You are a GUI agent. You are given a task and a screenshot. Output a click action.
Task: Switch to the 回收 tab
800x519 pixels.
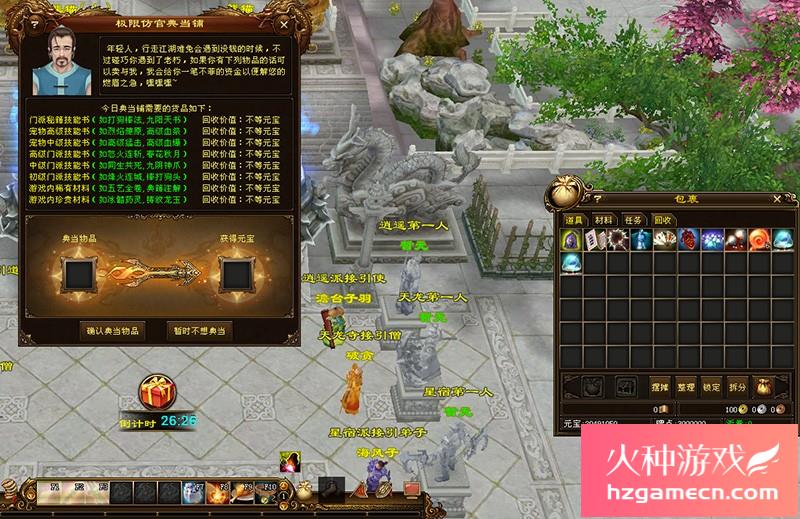point(662,219)
